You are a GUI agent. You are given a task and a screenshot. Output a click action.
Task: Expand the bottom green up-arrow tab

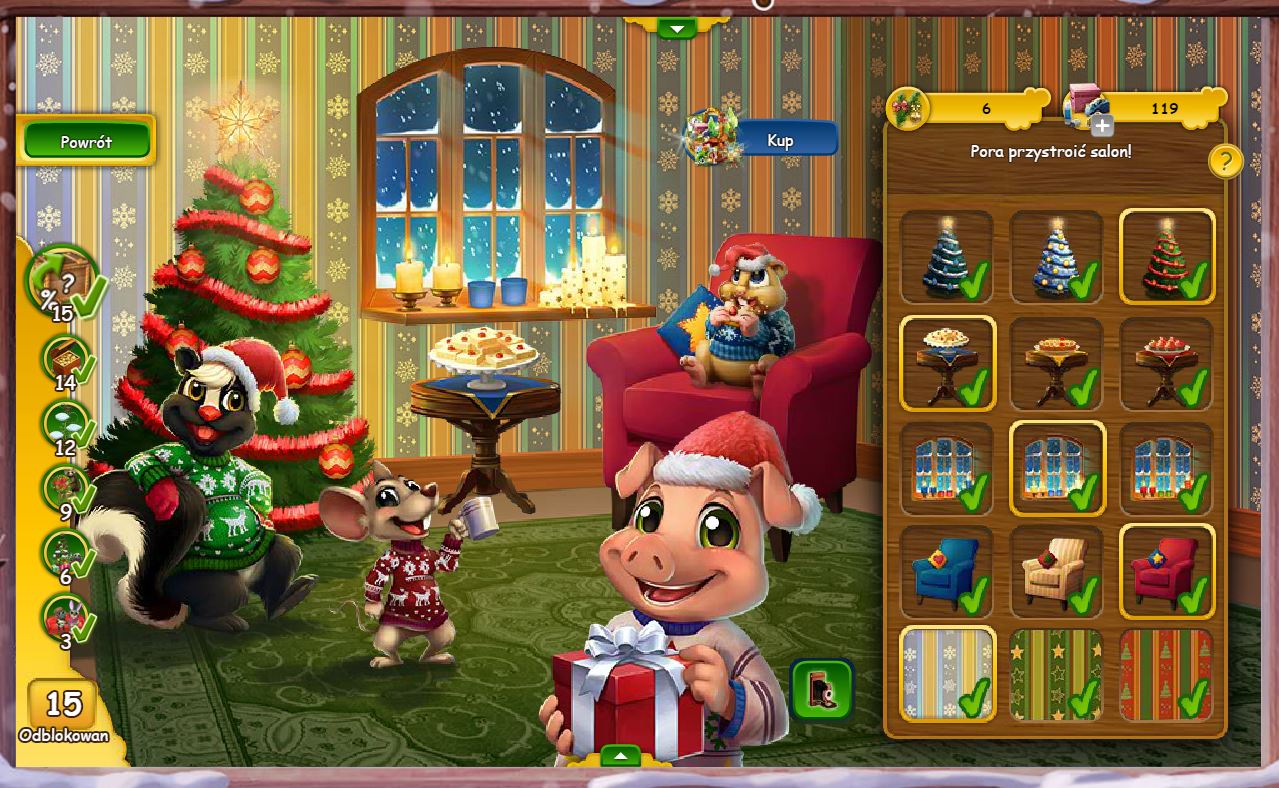tap(620, 755)
